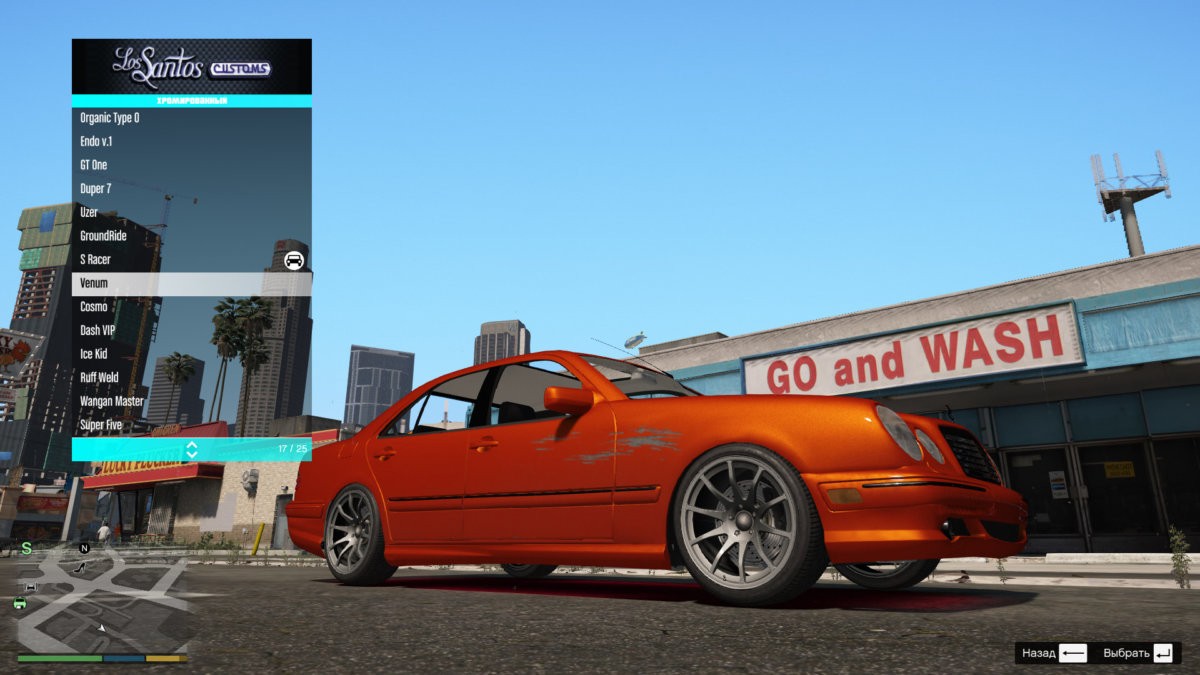The width and height of the screenshot is (1200, 675).
Task: Choose the Uzer wheel option
Action: pos(191,212)
